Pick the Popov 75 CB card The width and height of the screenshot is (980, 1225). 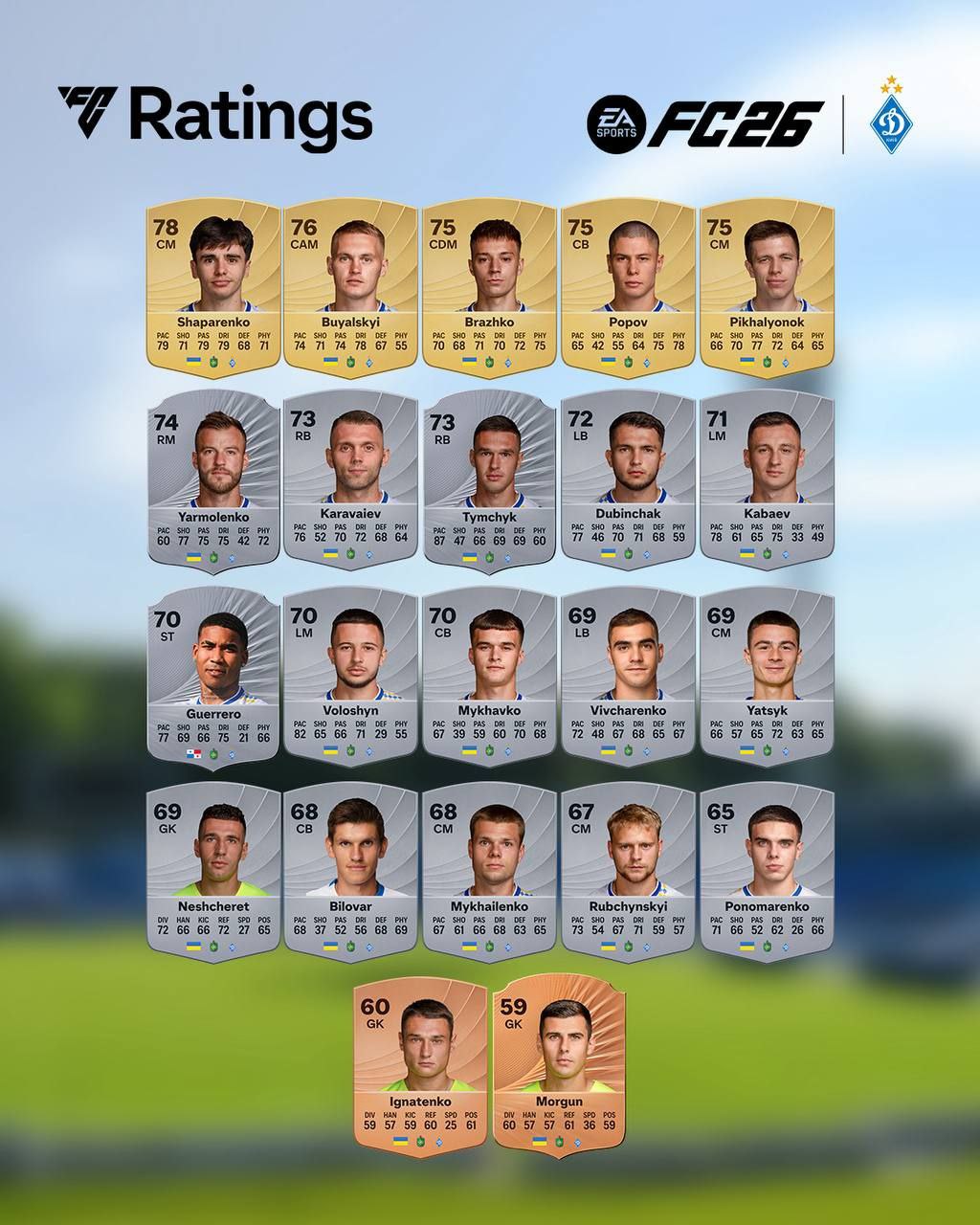click(x=628, y=287)
